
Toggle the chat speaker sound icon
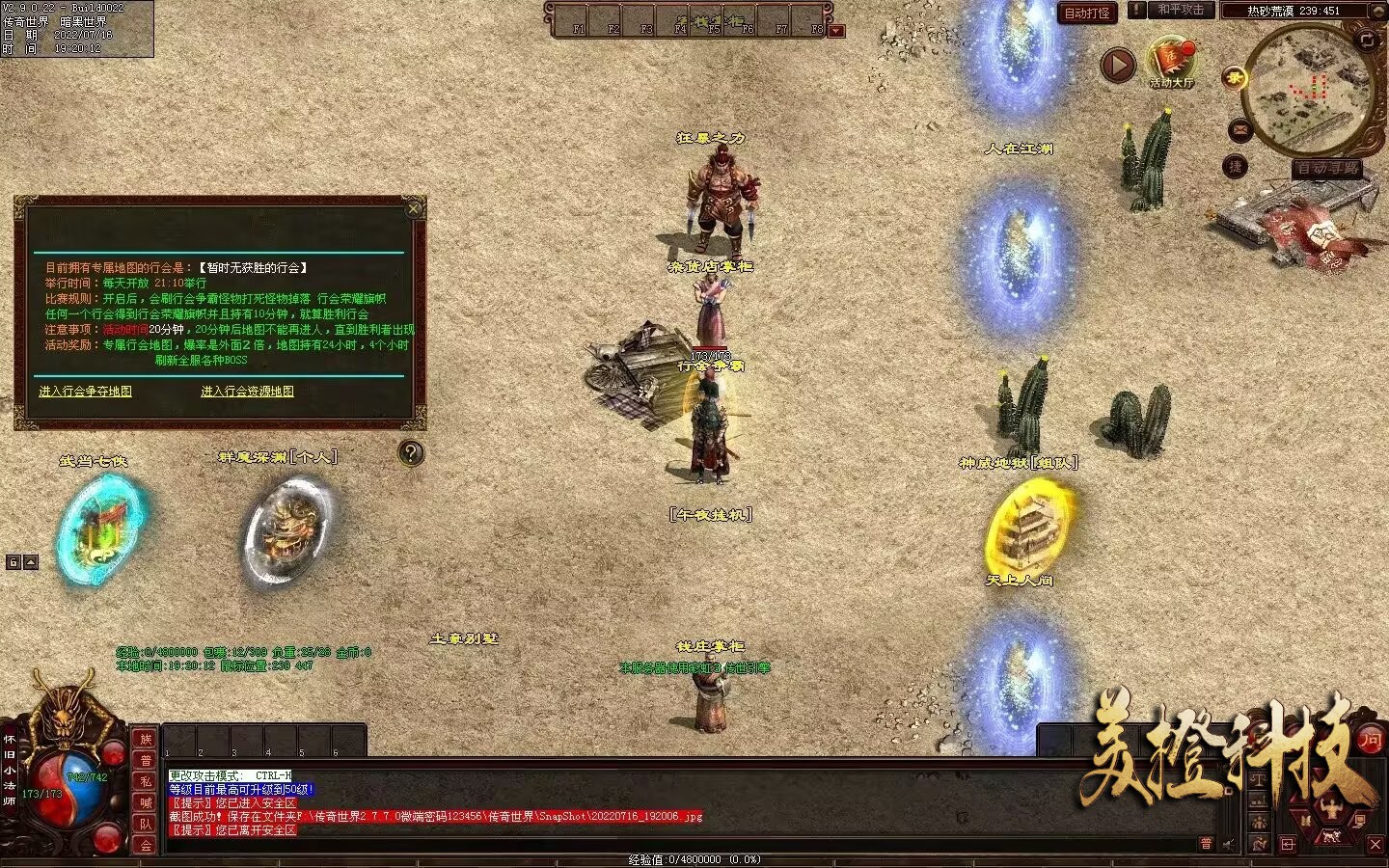(1229, 844)
